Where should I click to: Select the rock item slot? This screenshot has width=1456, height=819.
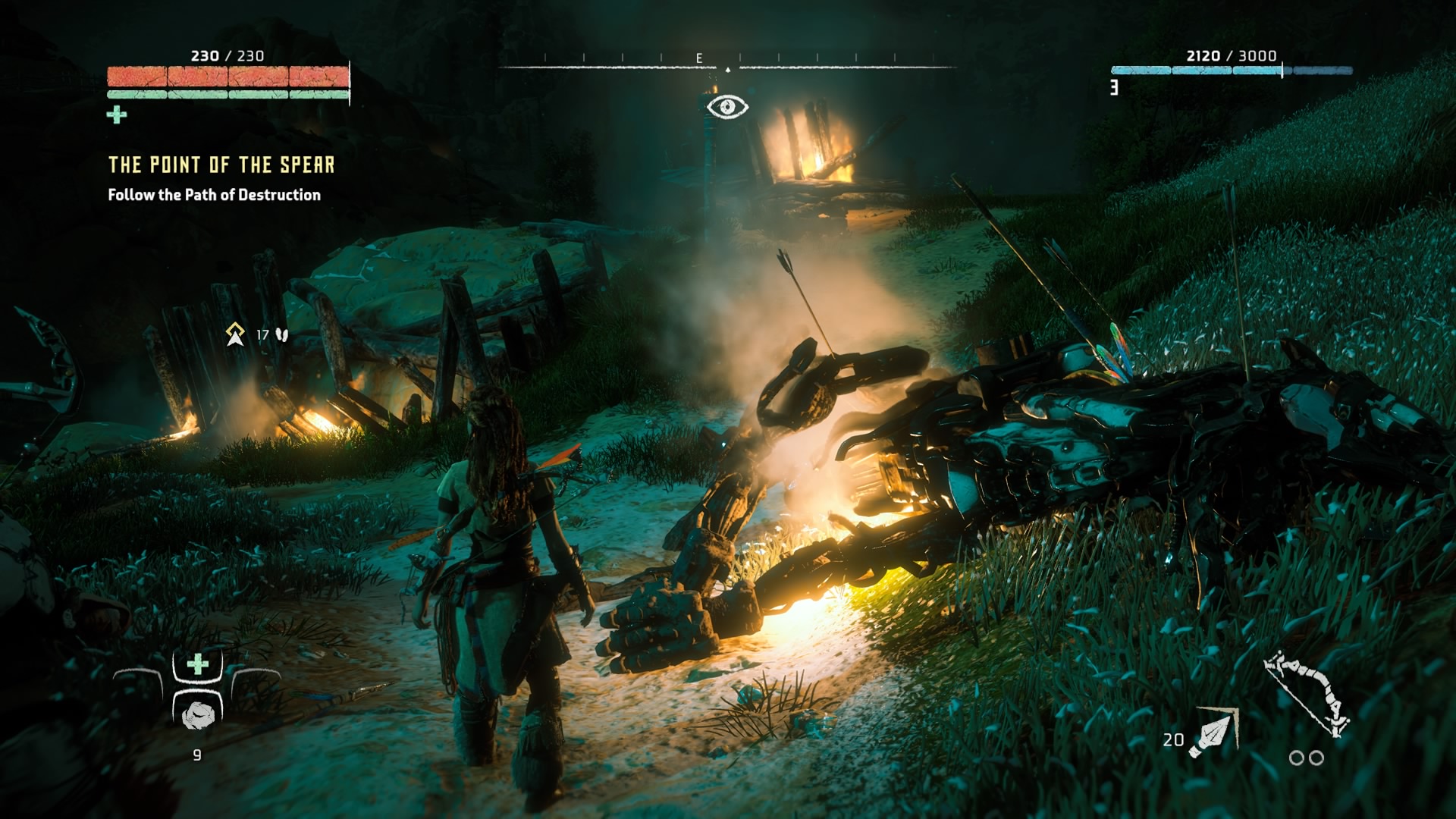coord(198,714)
